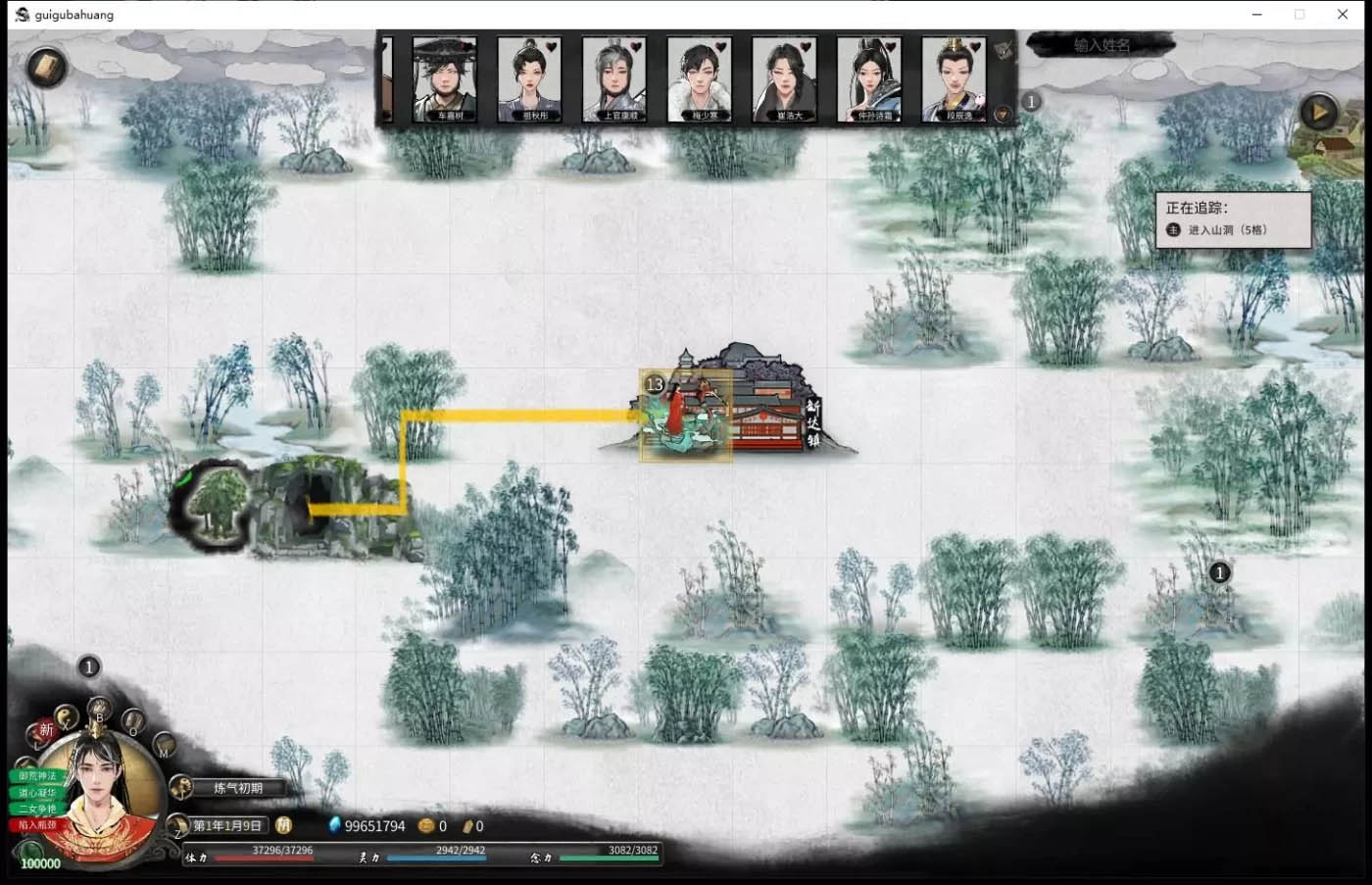
Task: Select the 段辰逸 character portrait
Action: (x=954, y=78)
